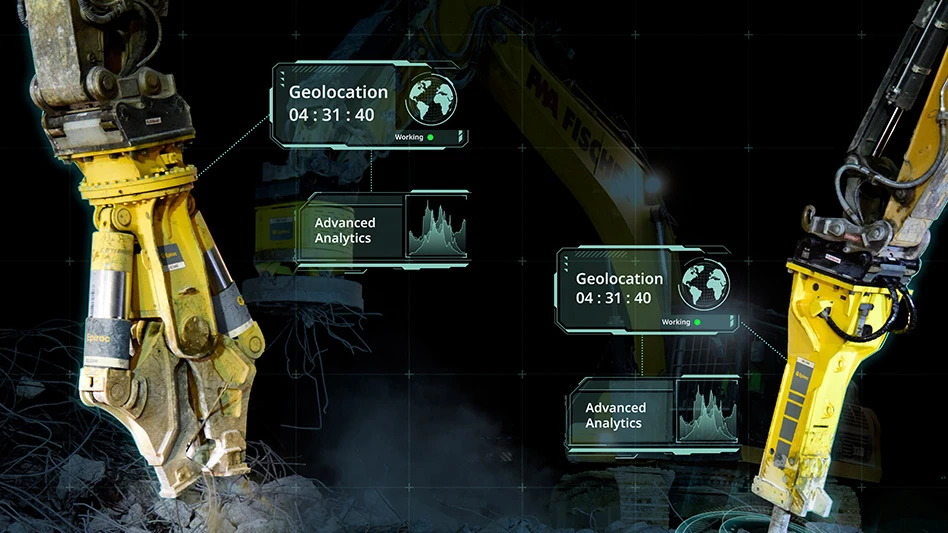The width and height of the screenshot is (948, 533).
Task: Open the Geolocation panel linked to the demolition grapple
Action: tap(370, 104)
